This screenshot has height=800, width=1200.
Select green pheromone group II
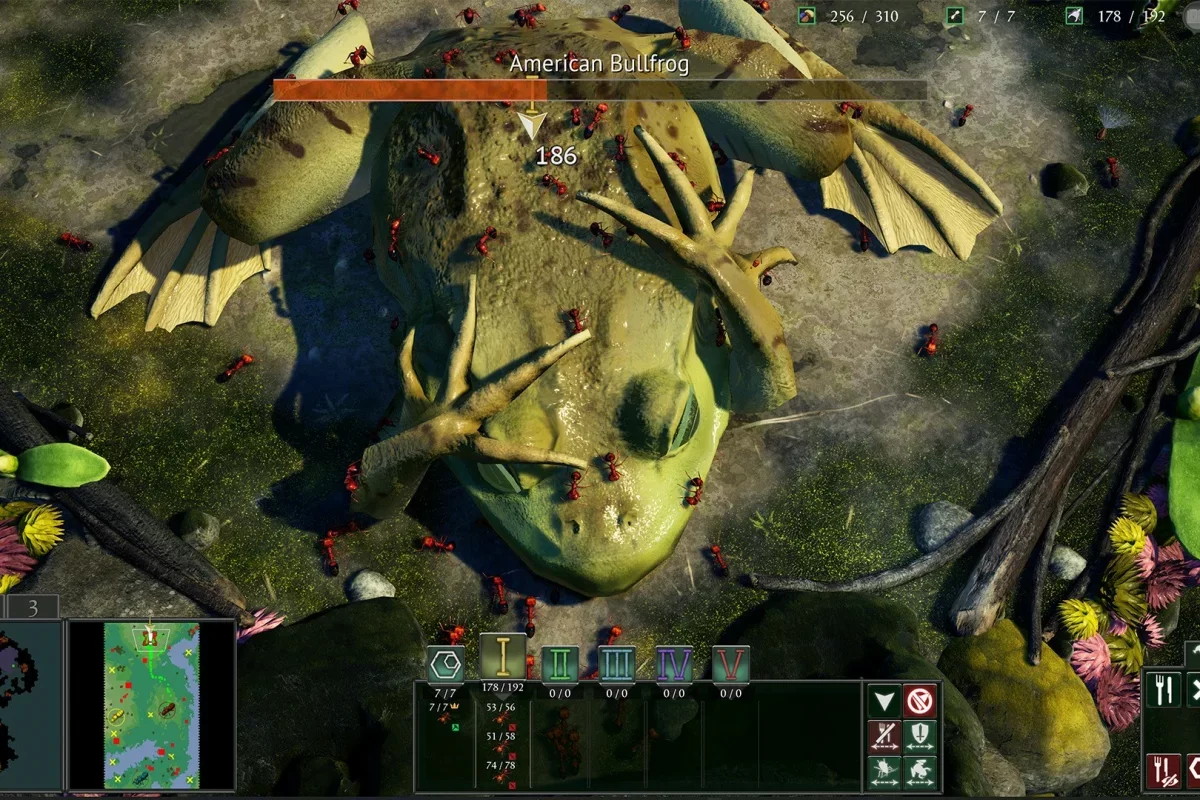tap(560, 663)
